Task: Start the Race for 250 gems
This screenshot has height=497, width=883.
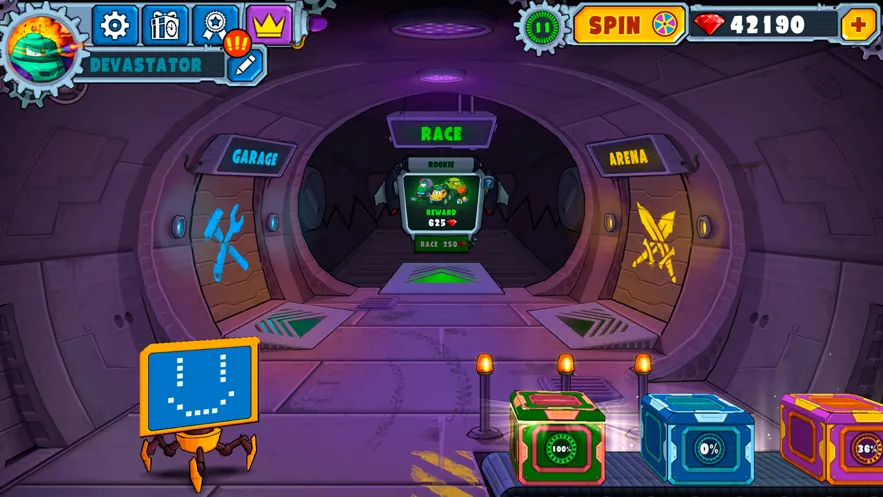Action: 441,244
